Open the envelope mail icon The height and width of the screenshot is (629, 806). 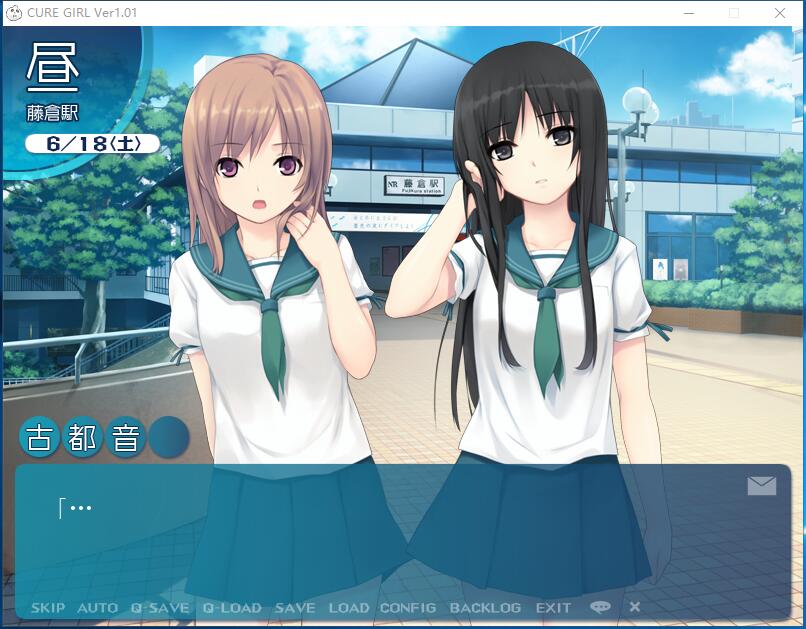tap(761, 486)
